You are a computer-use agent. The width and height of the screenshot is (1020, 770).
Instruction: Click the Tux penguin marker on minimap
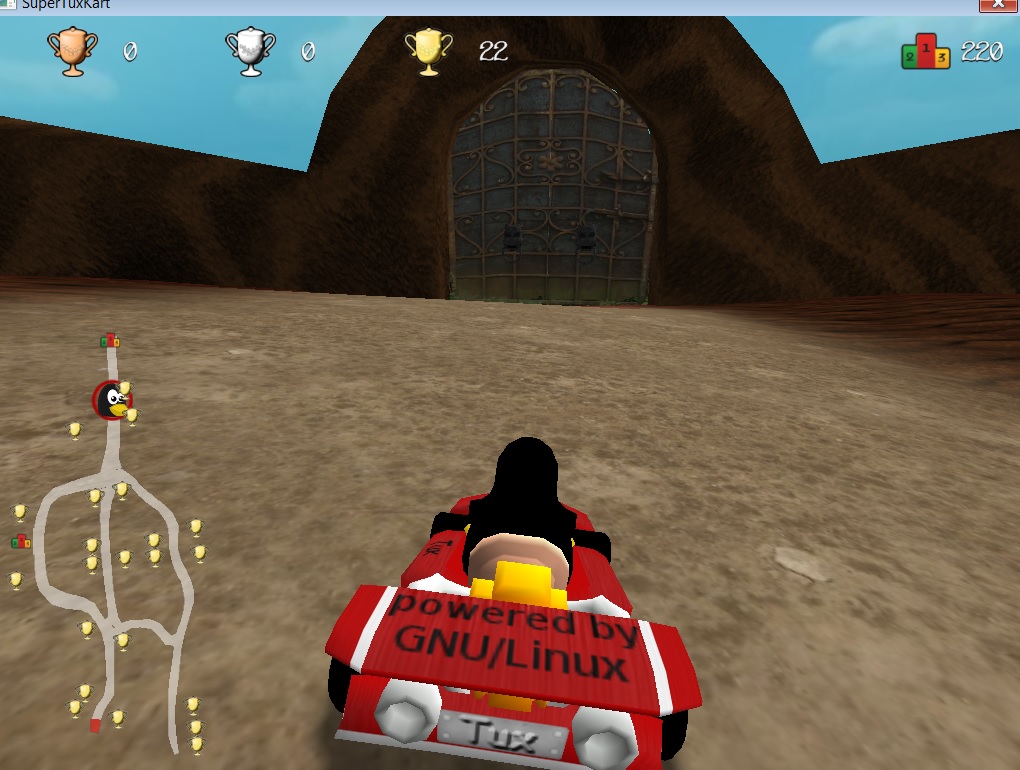coord(113,400)
